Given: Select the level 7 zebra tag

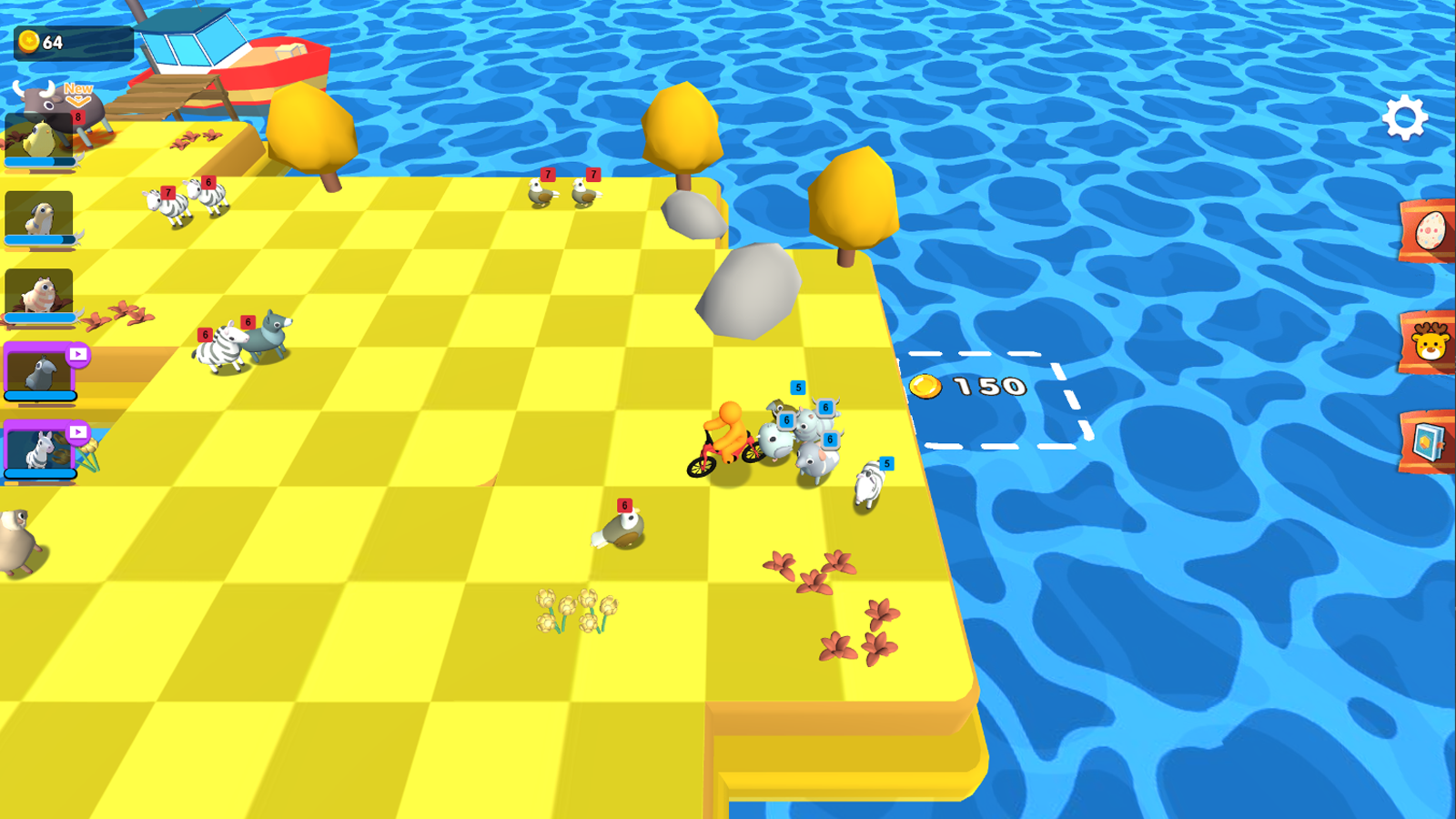Looking at the screenshot, I should point(167,192).
